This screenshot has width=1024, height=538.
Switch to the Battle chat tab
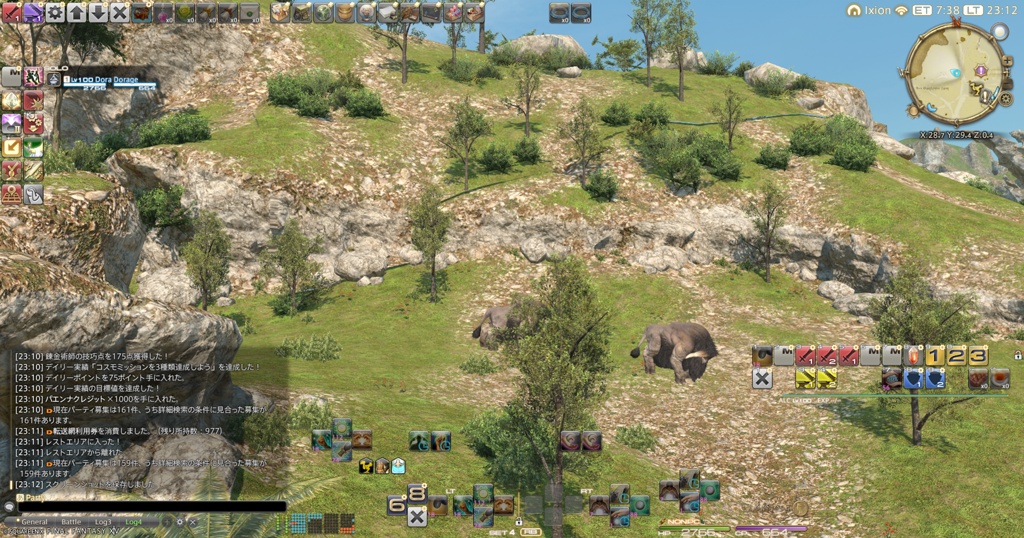pyautogui.click(x=71, y=522)
